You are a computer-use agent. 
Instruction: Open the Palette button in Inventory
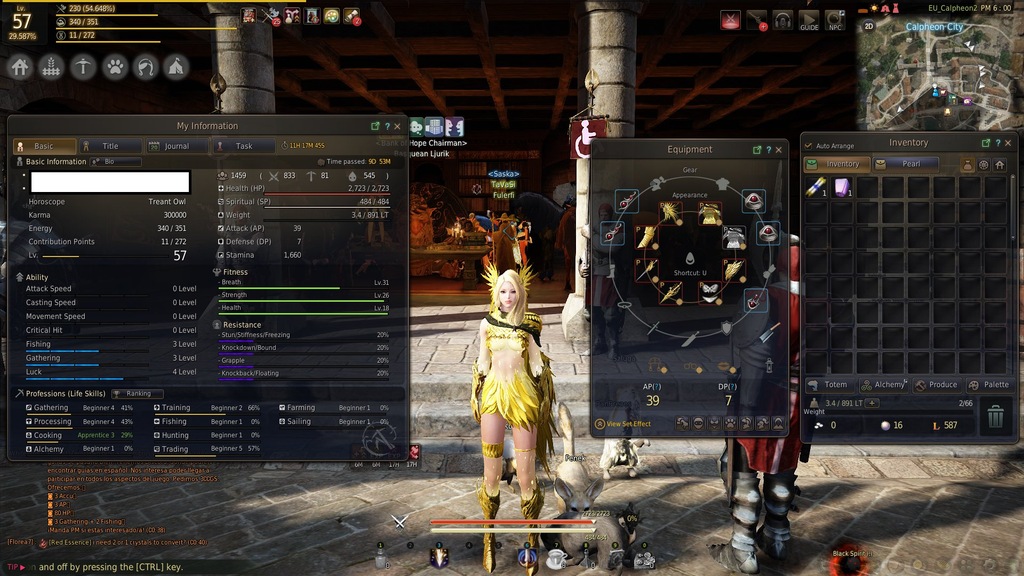(990, 385)
